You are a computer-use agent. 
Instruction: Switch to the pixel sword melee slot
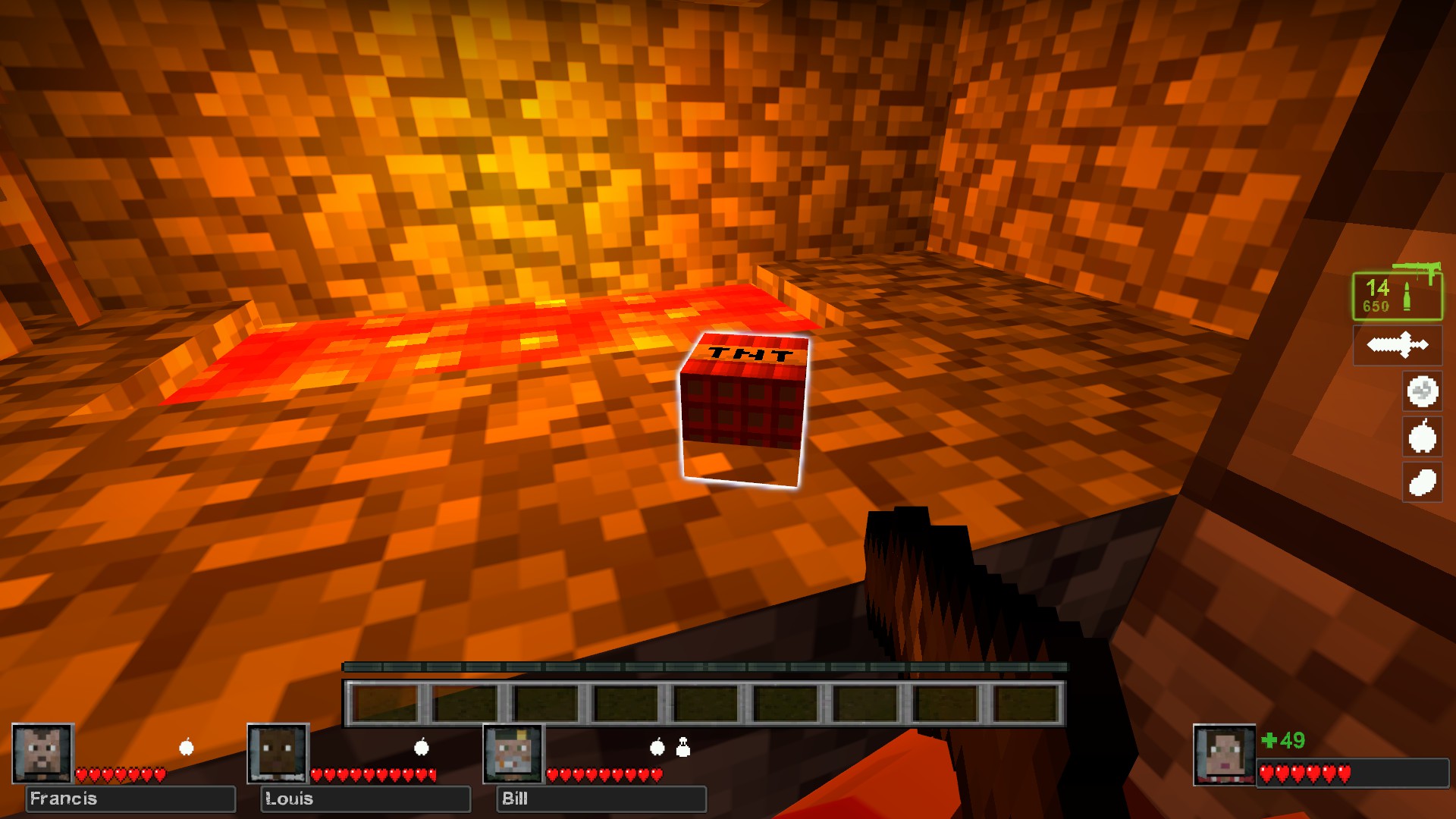click(1397, 345)
